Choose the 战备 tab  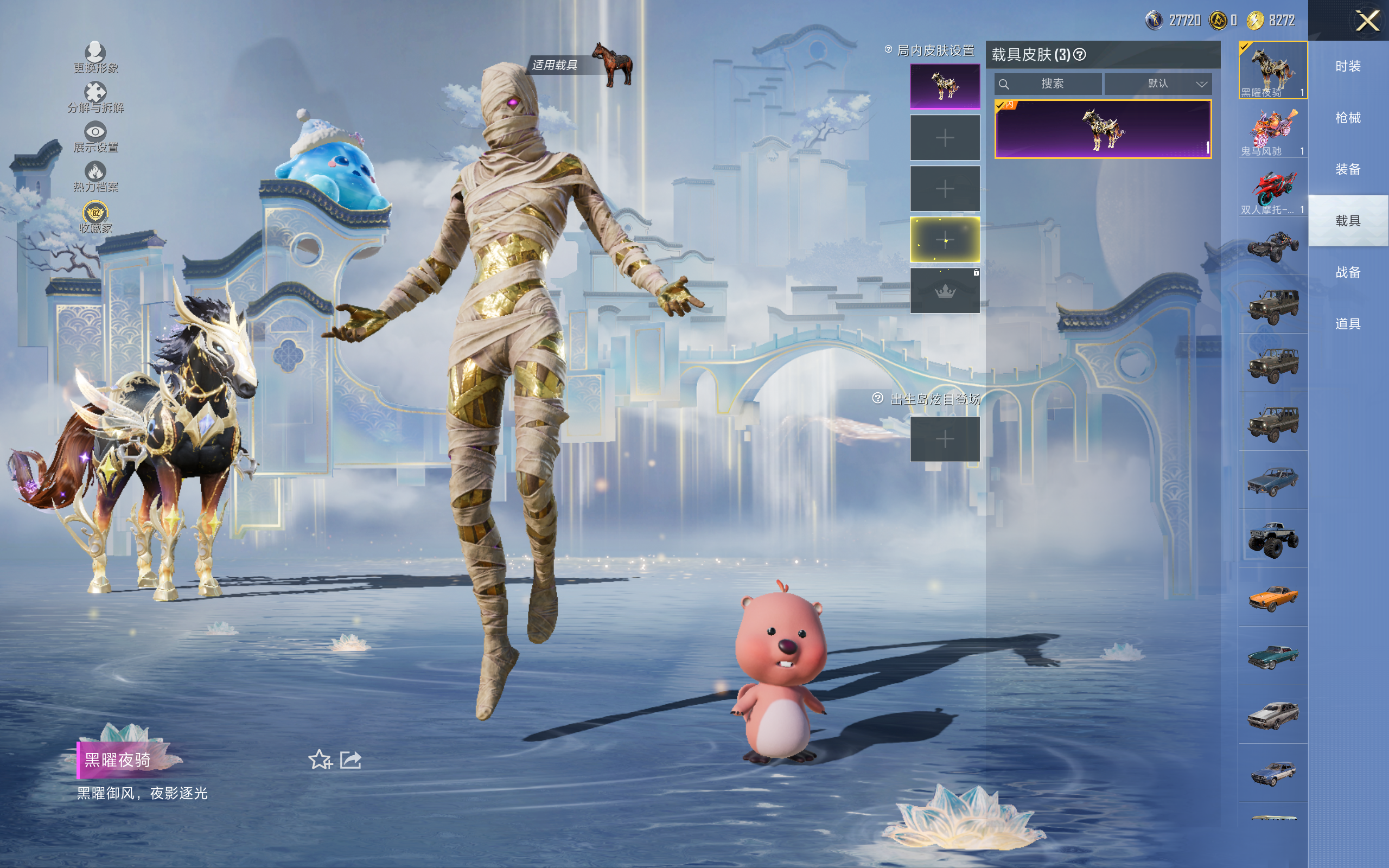pyautogui.click(x=1348, y=272)
